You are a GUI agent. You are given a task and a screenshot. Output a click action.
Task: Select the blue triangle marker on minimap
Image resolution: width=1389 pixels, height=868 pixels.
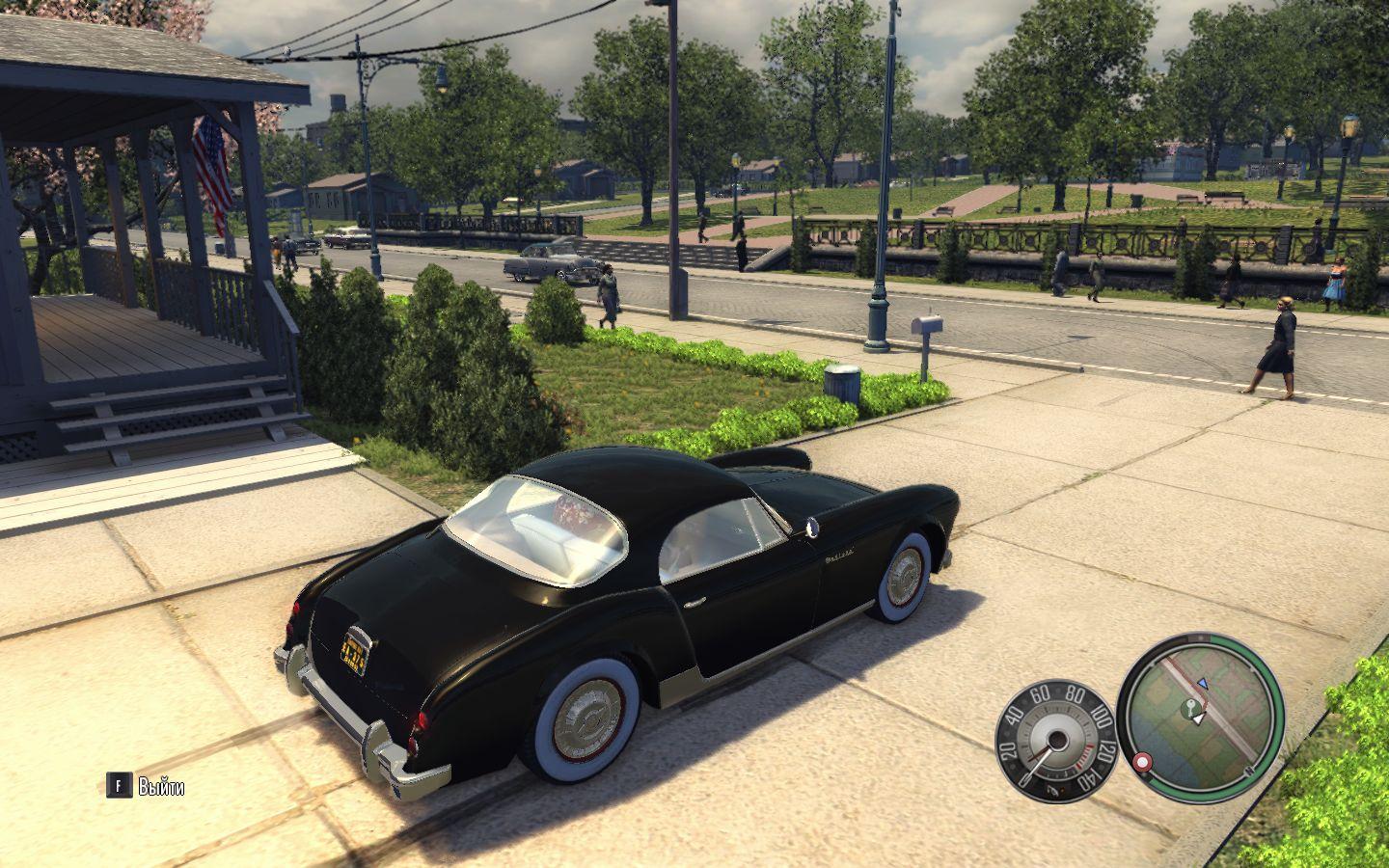click(x=1202, y=683)
